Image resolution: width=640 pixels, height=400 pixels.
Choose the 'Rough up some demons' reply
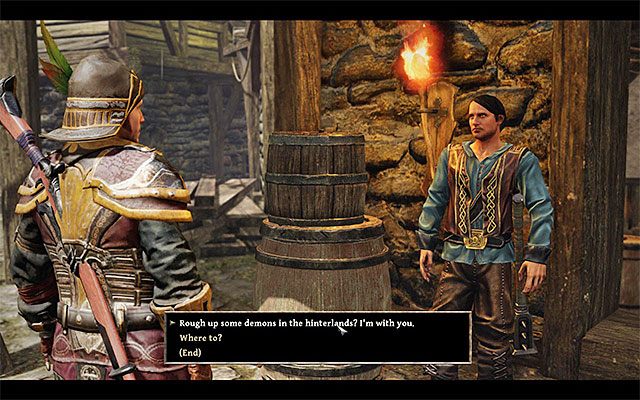297,323
